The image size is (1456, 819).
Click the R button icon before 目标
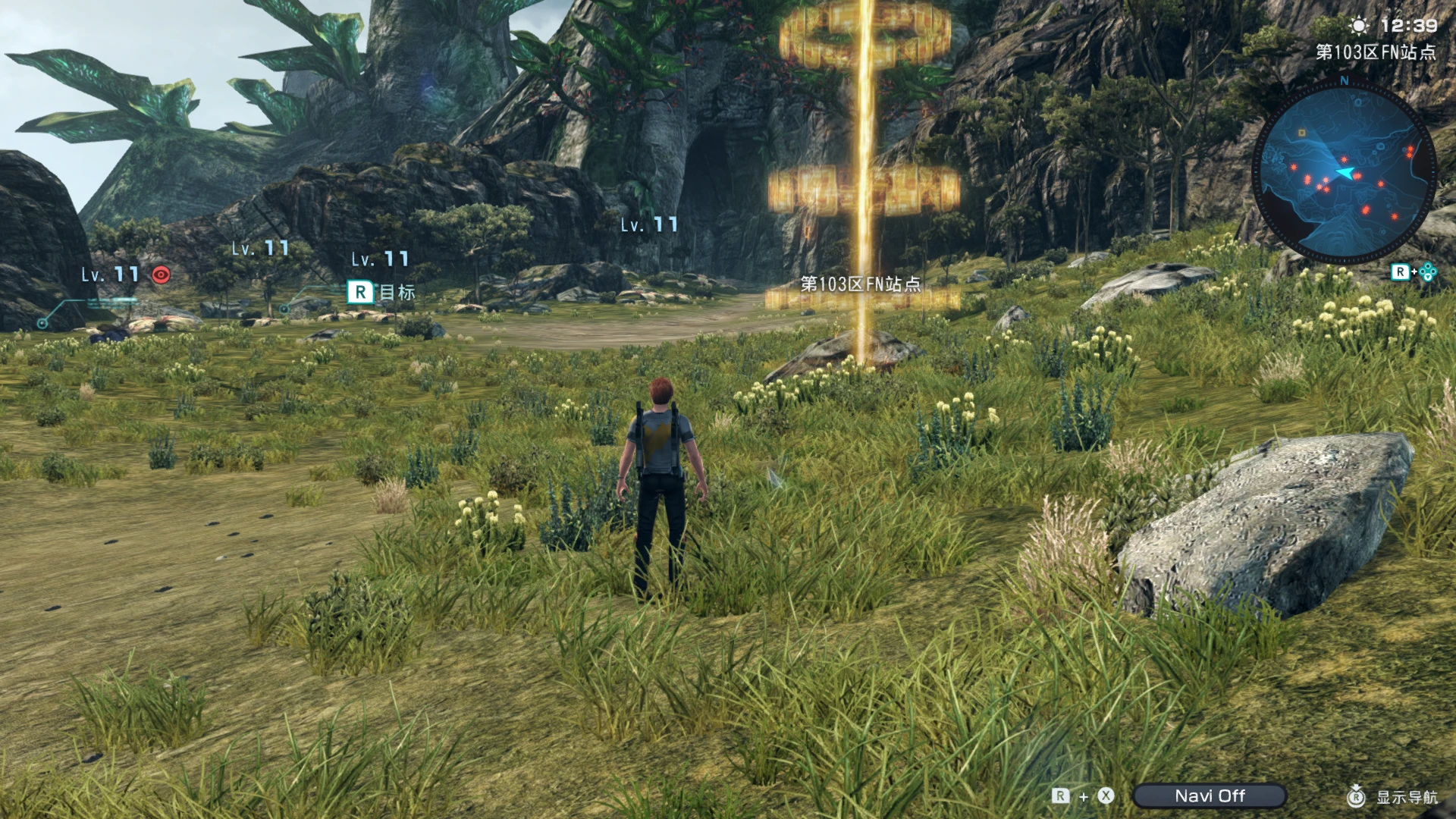pyautogui.click(x=359, y=290)
